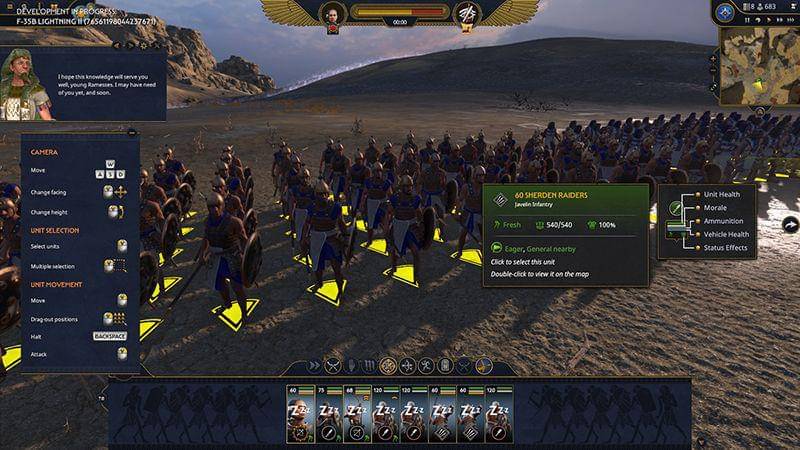Click the player general portrait at top
The image size is (800, 450).
[332, 14]
